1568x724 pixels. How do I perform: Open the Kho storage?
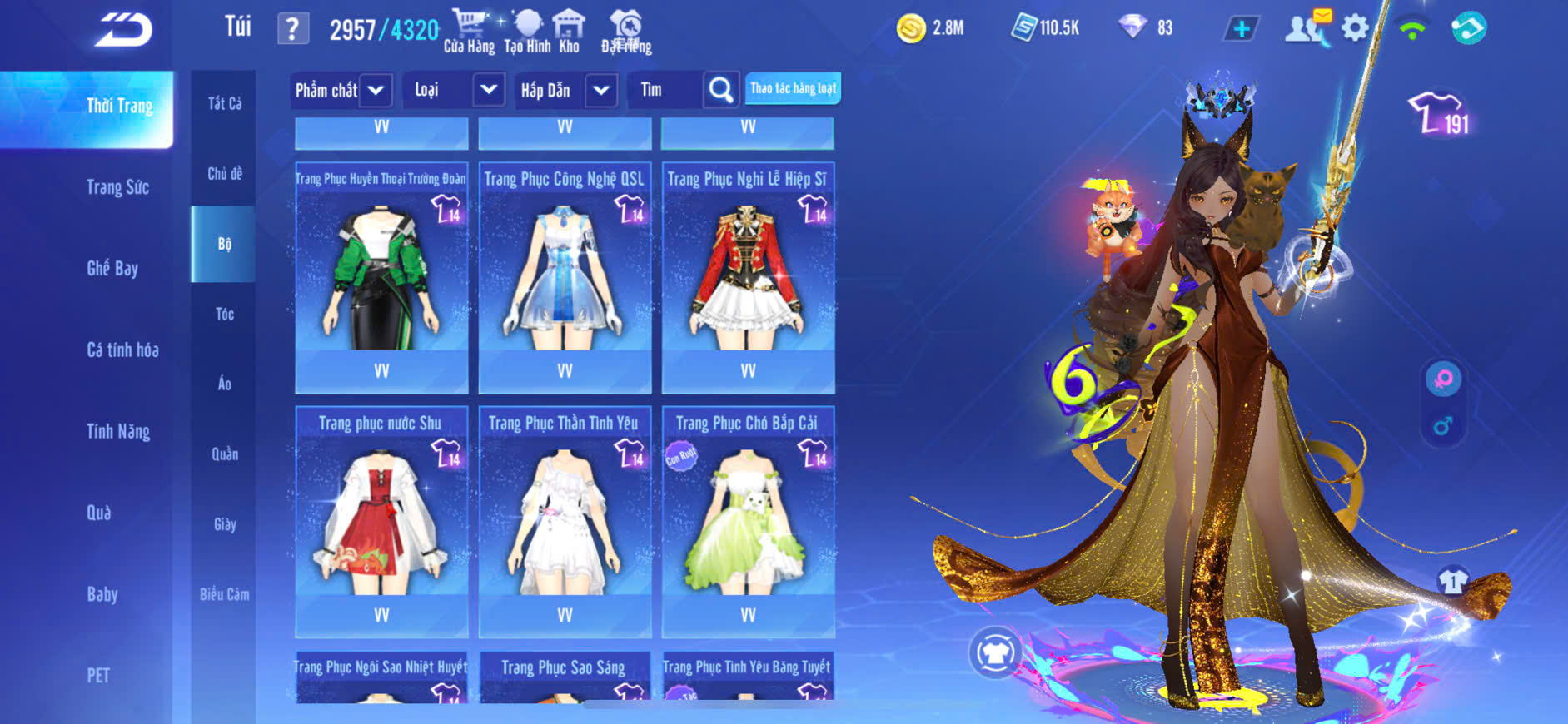click(569, 32)
